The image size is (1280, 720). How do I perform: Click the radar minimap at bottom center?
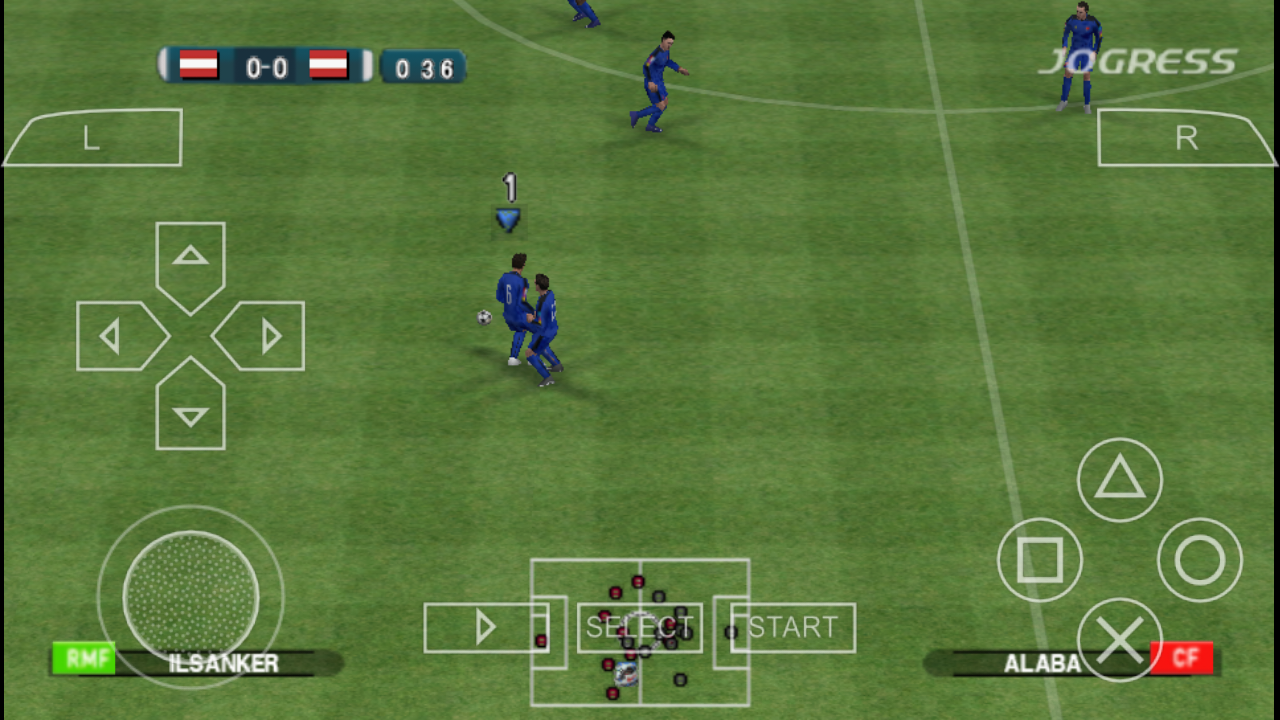[640, 630]
